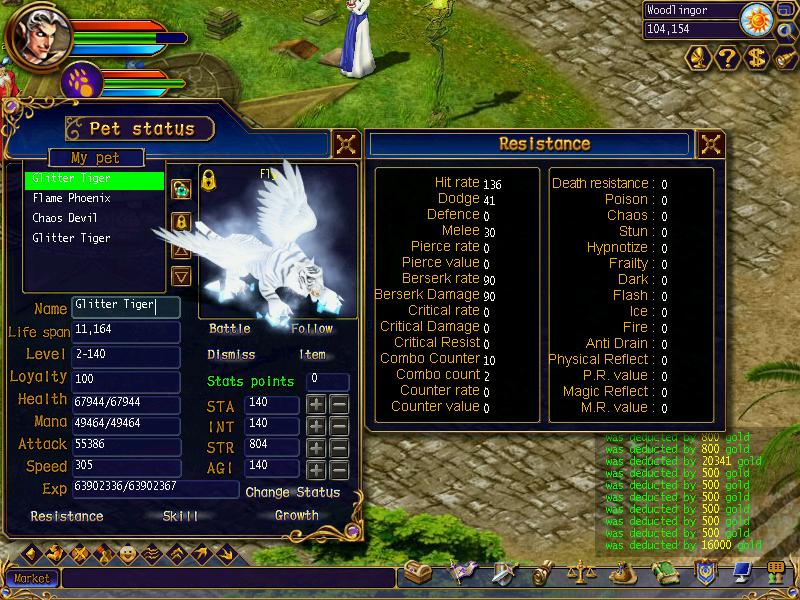800x600 pixels.
Task: Open the treasure chest inventory icon
Action: [x=416, y=573]
